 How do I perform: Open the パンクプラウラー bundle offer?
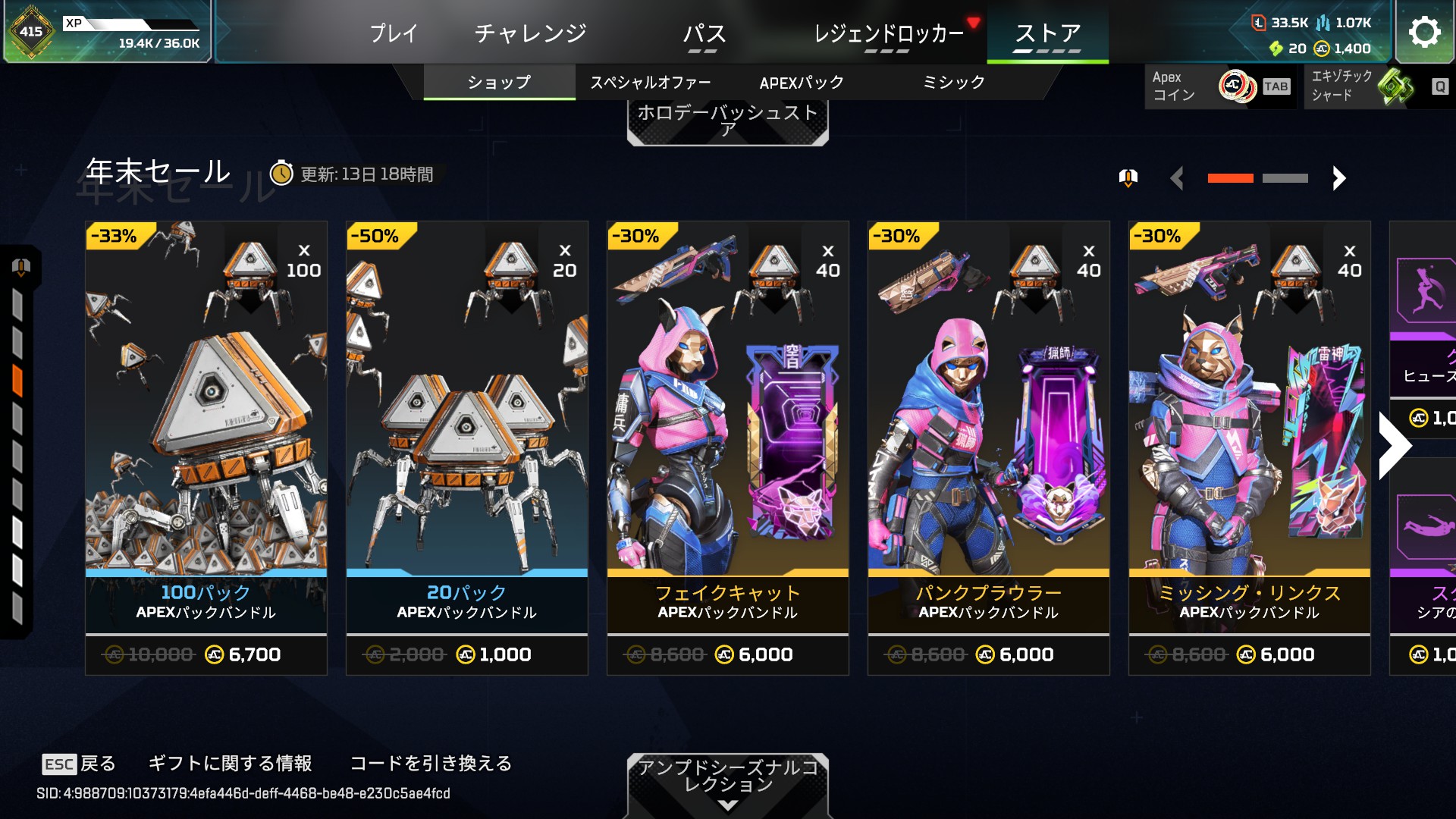989,447
